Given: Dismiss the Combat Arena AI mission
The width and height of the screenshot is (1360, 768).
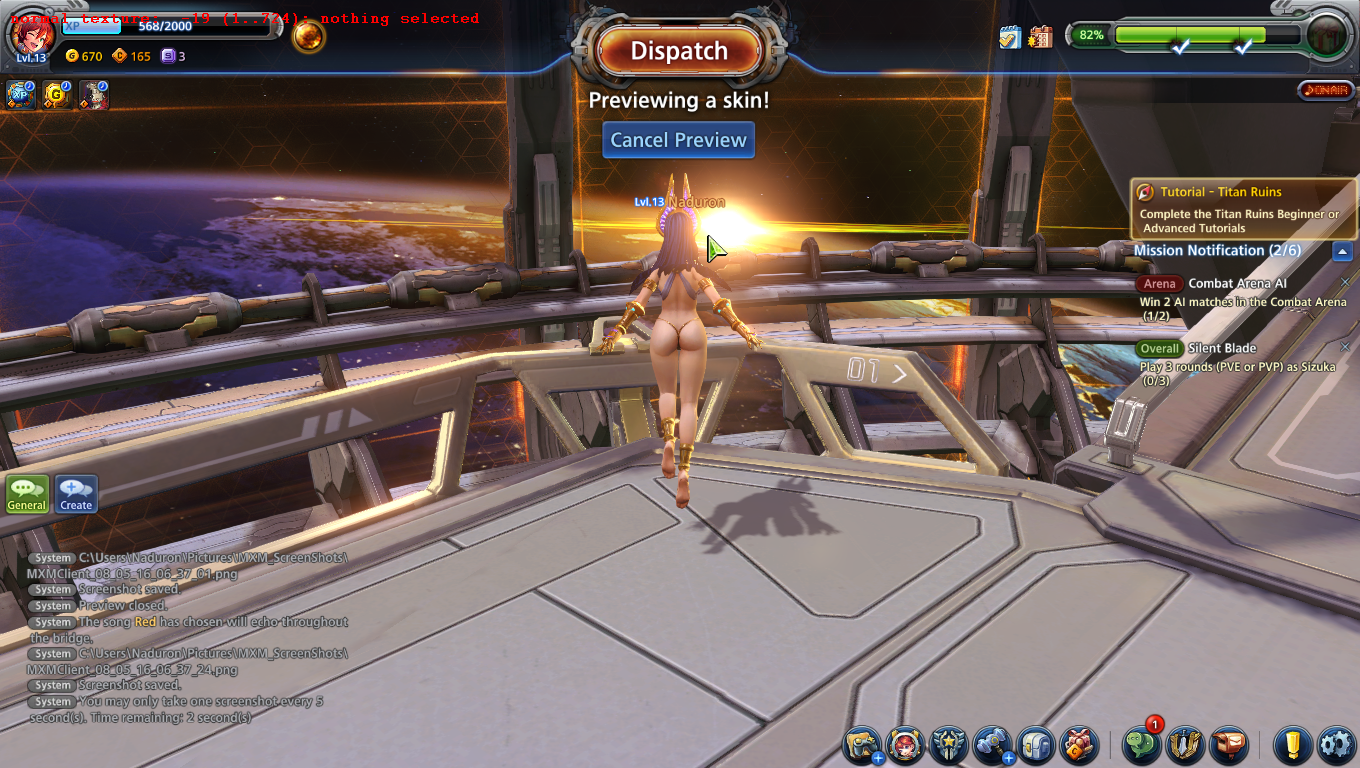Looking at the screenshot, I should [1344, 283].
